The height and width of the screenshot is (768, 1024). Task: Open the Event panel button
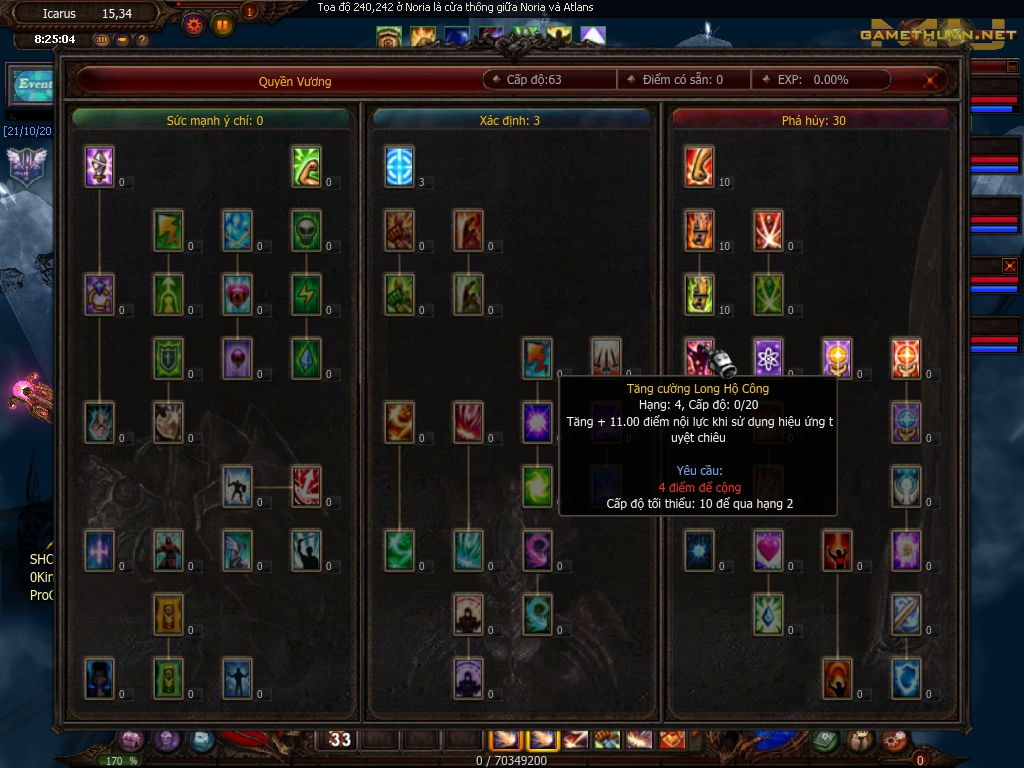tap(30, 85)
